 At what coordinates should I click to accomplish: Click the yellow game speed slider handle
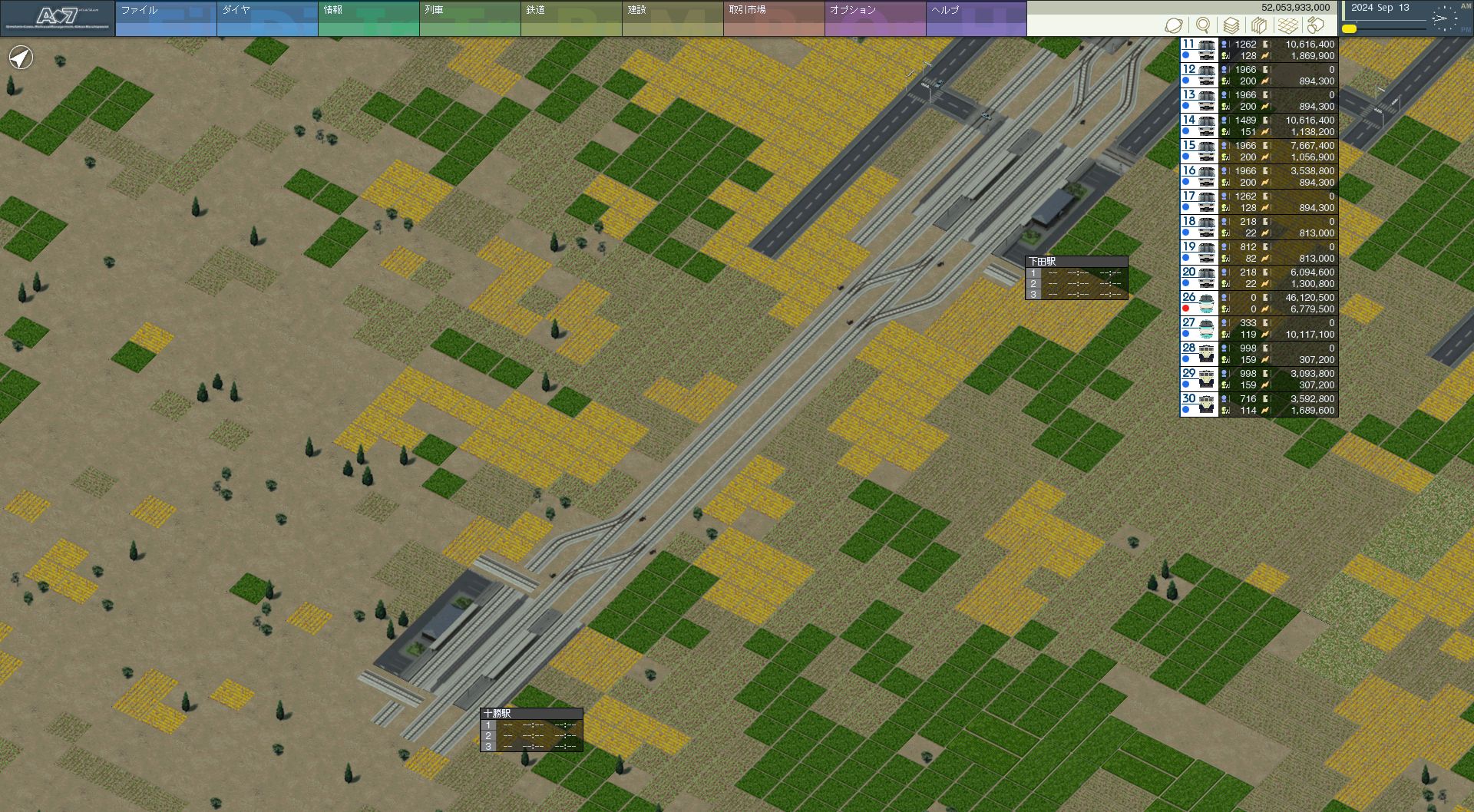1349,29
